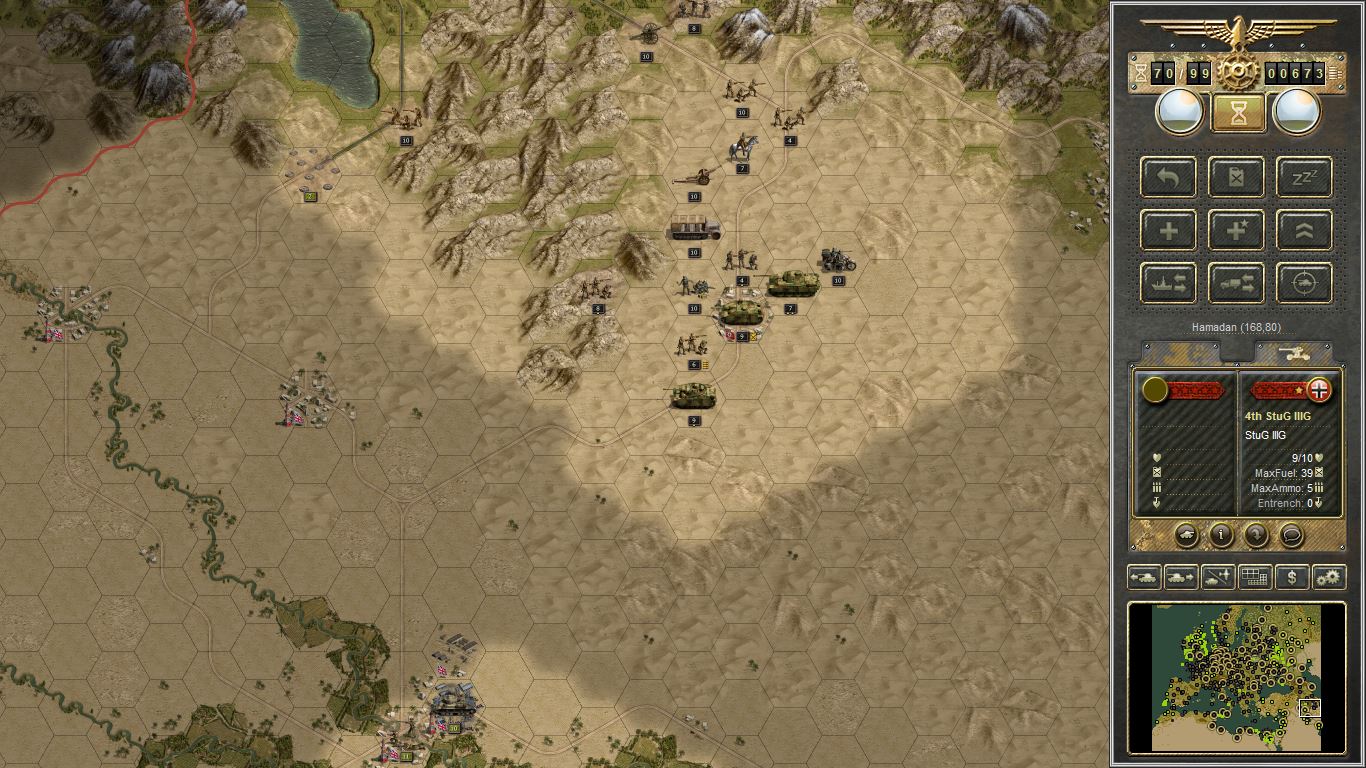Undo the last unit move
The image size is (1366, 768).
click(x=1167, y=177)
